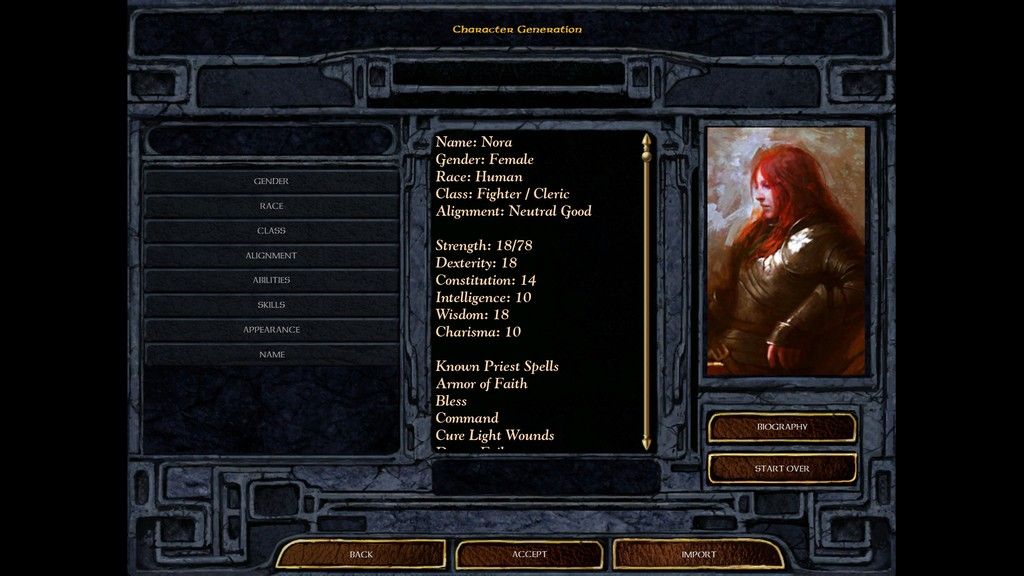
Task: Select the Class option
Action: pyautogui.click(x=271, y=231)
